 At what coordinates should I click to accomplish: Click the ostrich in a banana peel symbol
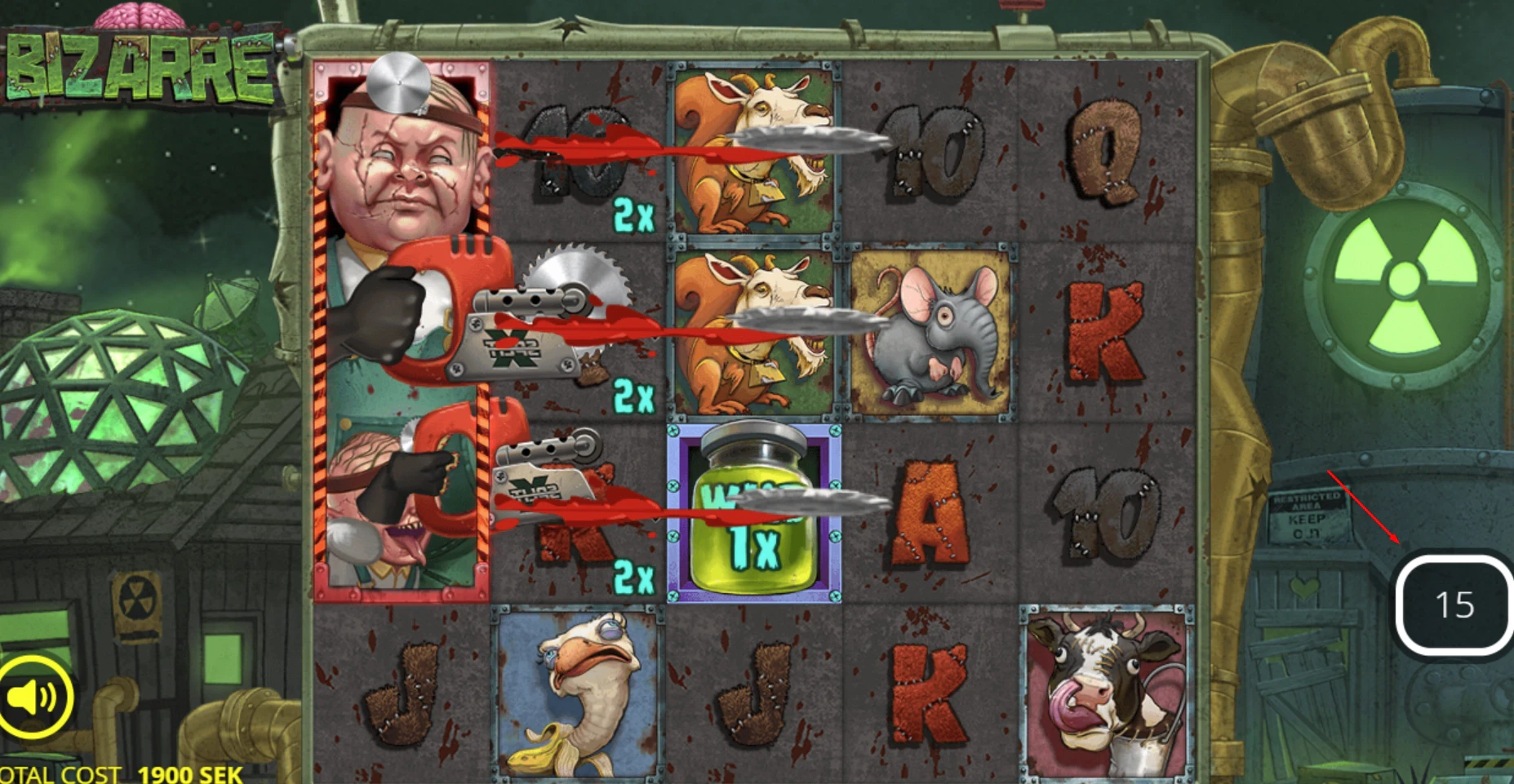point(575,698)
